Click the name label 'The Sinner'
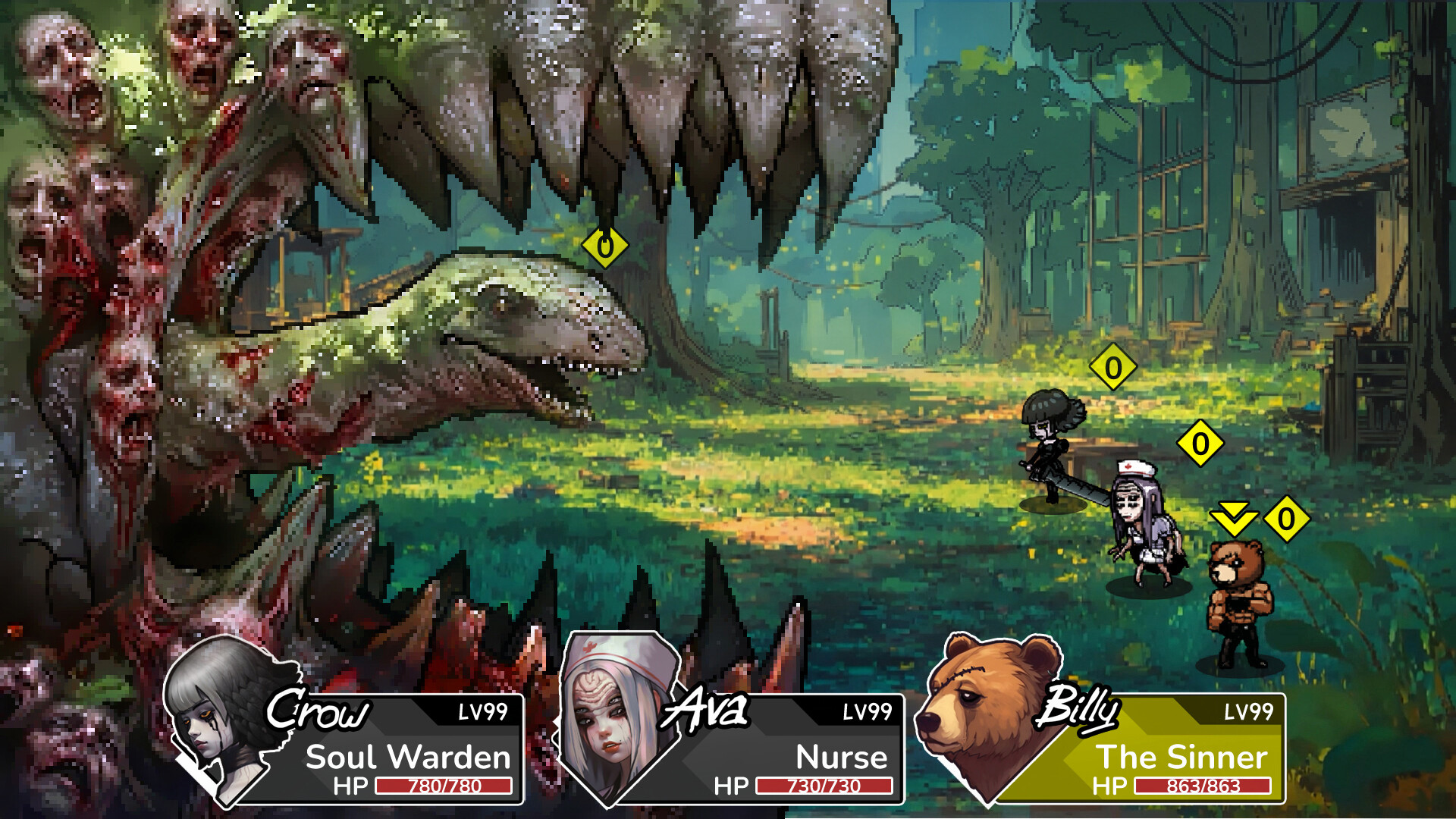 pos(1185,756)
